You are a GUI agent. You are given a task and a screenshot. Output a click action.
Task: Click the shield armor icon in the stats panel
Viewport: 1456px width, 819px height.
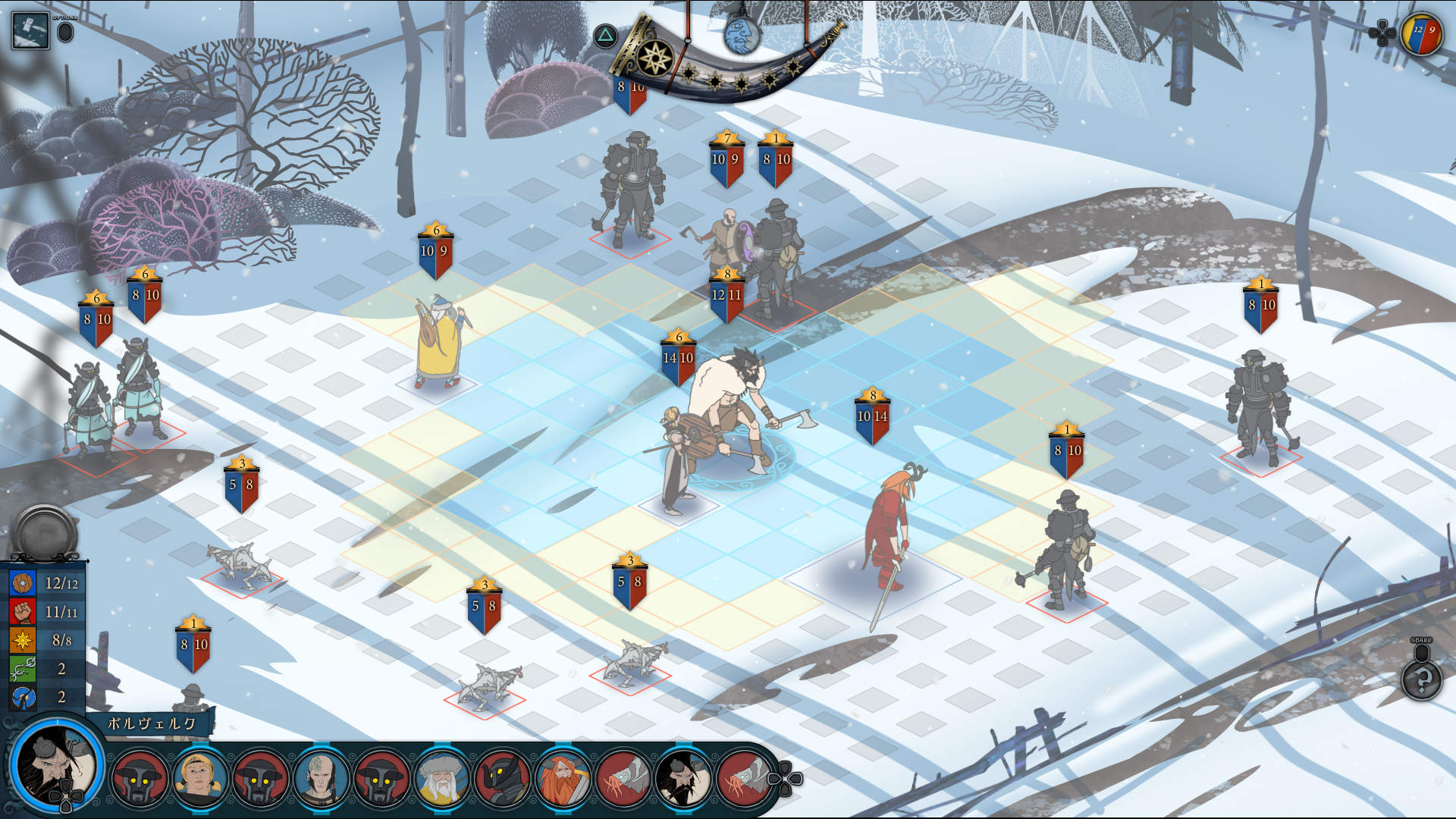[23, 583]
